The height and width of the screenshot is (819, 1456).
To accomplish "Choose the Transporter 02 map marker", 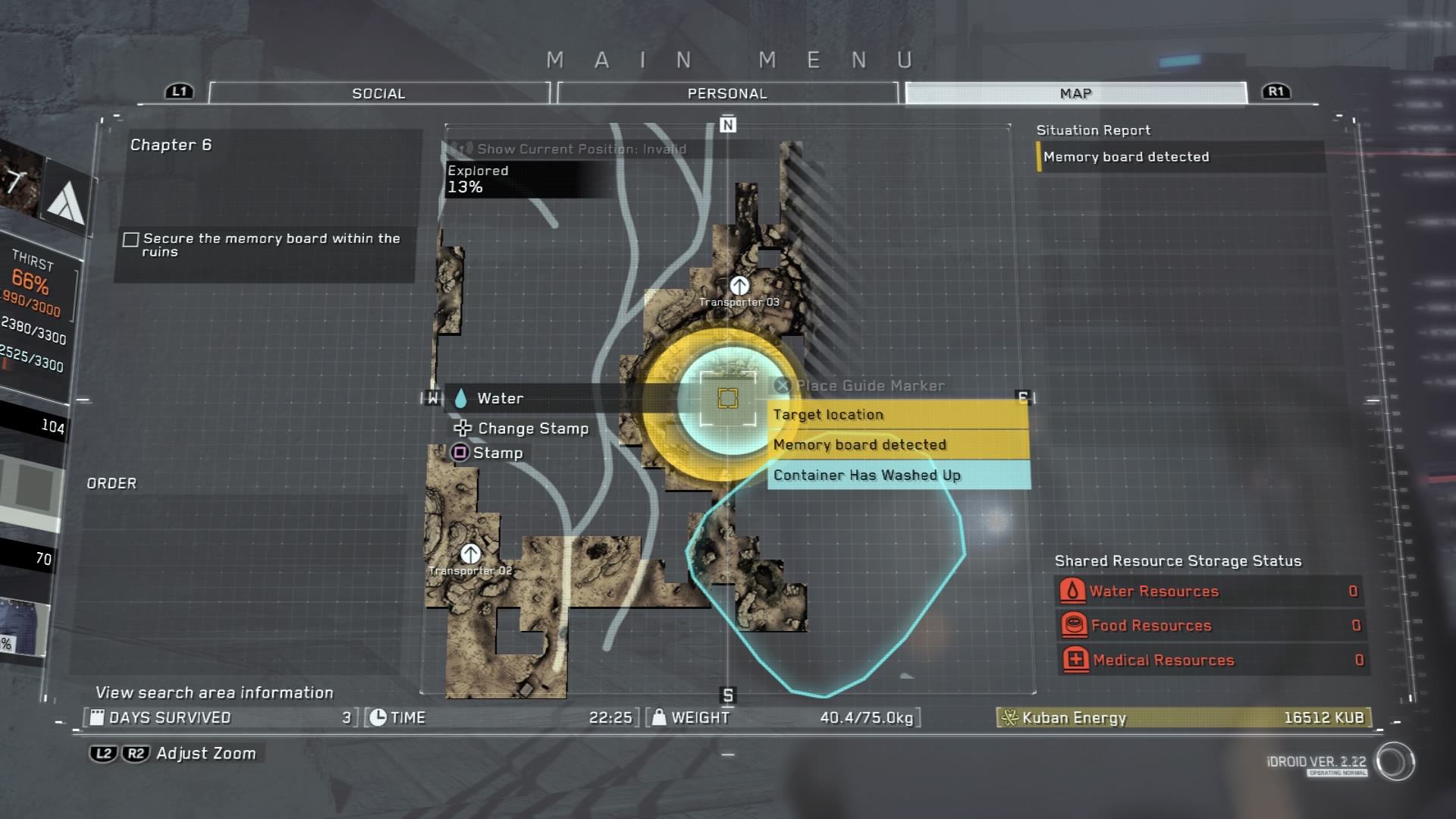I will click(x=470, y=554).
